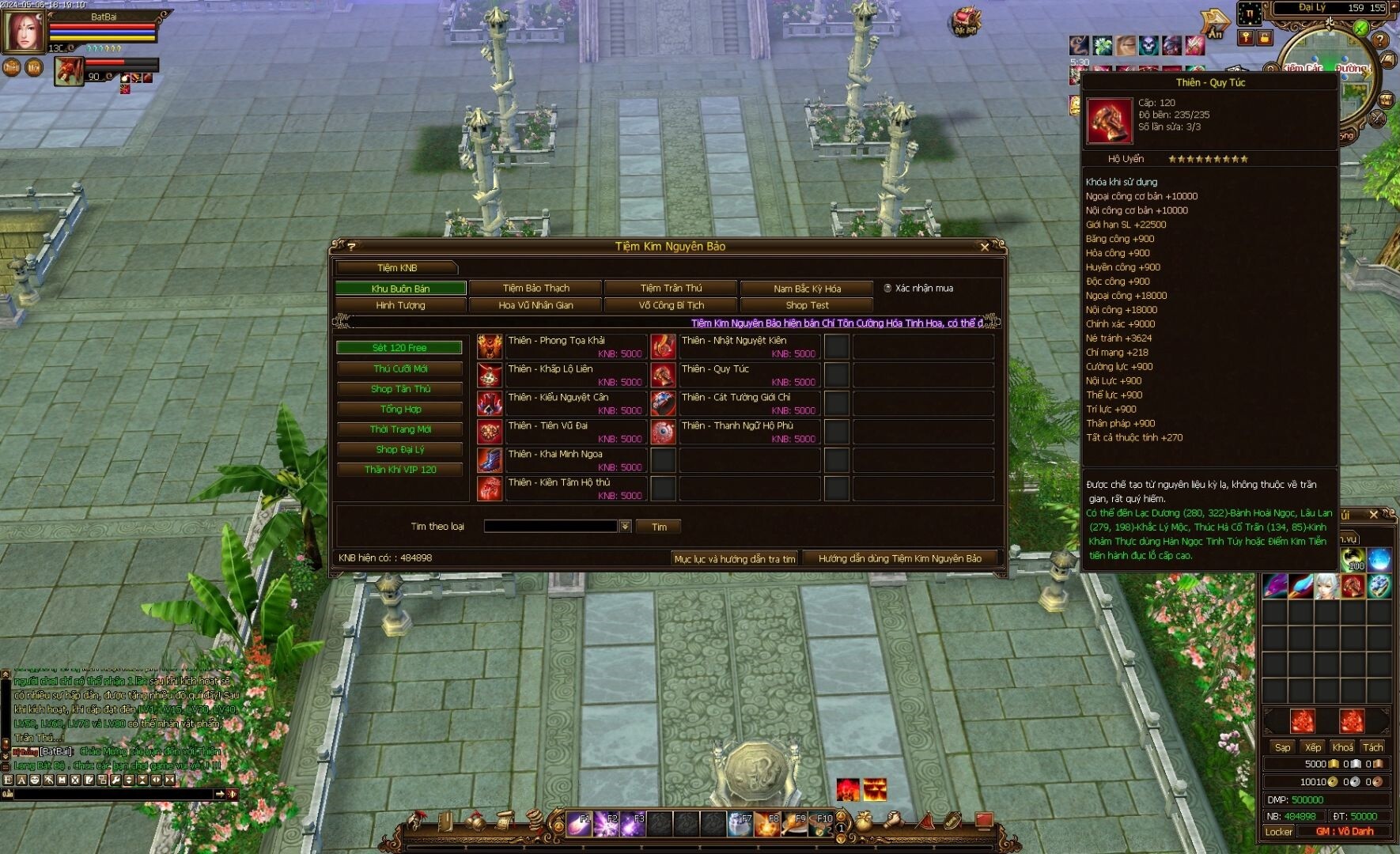Open Hướng dẫn dùng Tiệm Kim Nguyên Bảo
Screen dimensions: 1400x854
point(899,558)
